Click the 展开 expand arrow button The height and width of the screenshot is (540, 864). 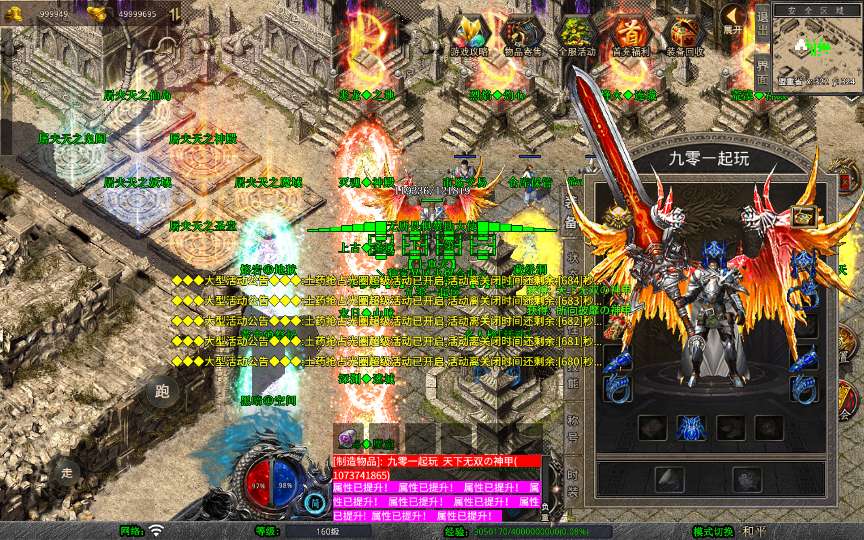click(x=735, y=21)
